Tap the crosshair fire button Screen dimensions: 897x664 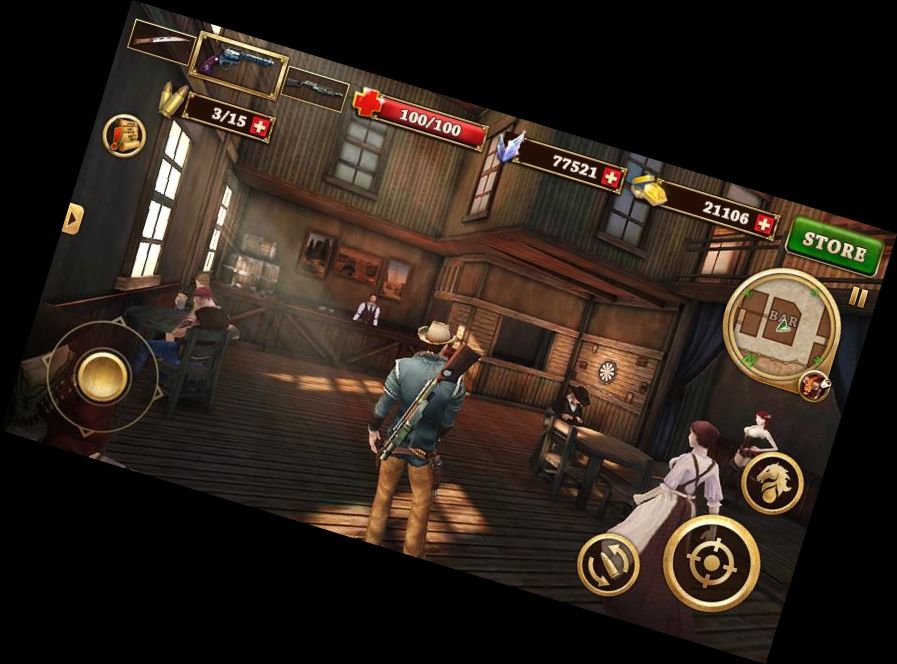tap(712, 563)
